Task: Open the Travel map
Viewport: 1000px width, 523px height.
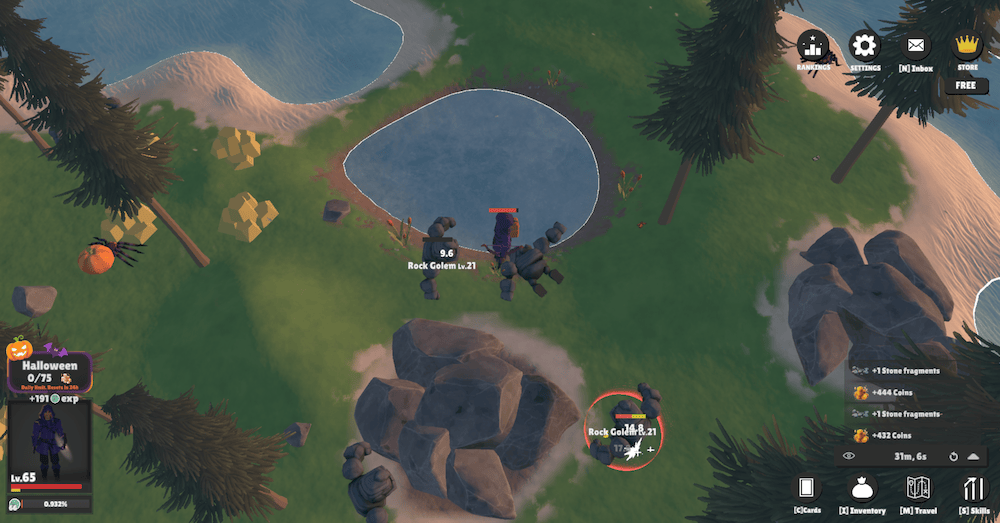Action: 918,489
